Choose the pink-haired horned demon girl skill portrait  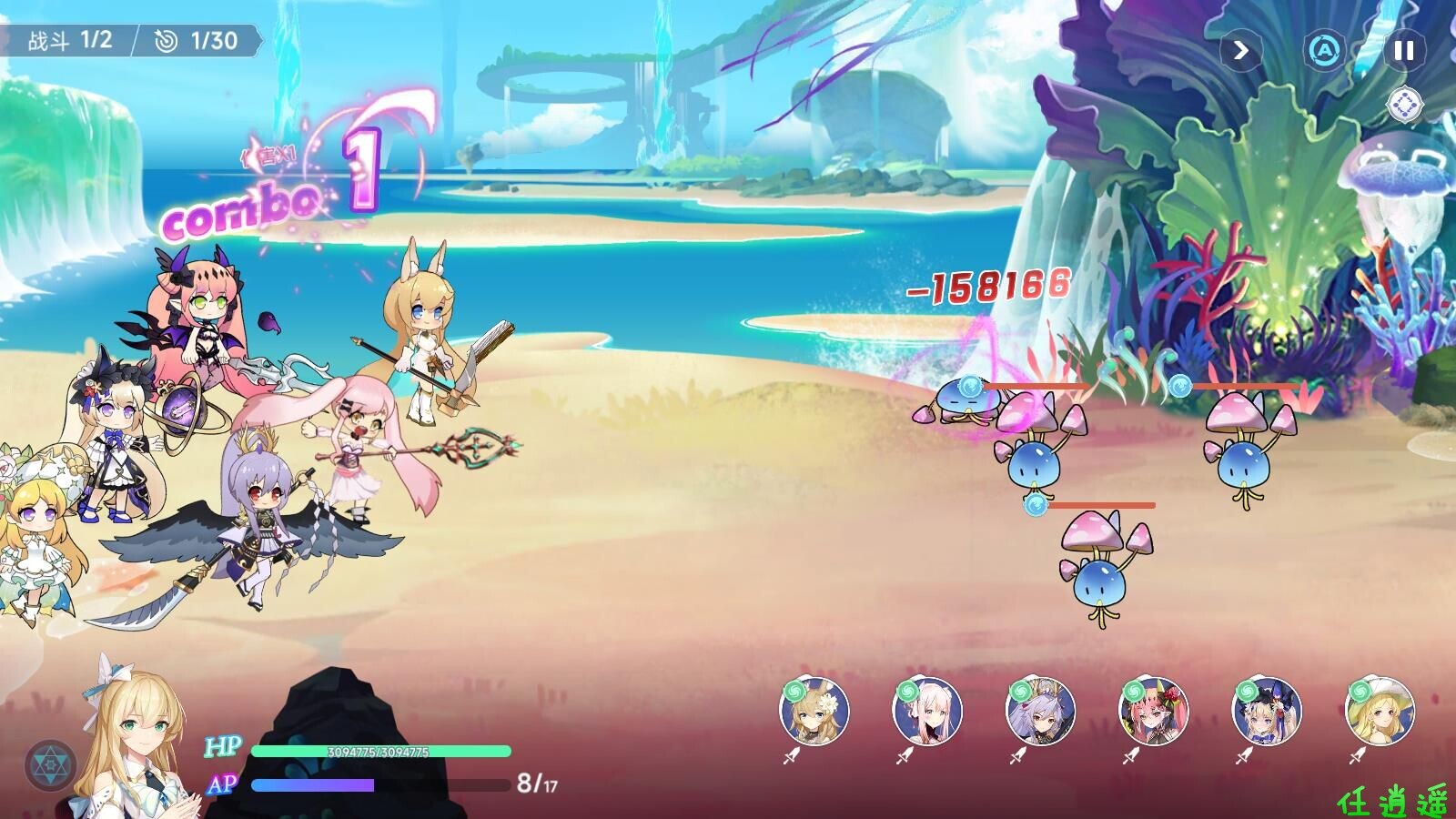(1154, 712)
